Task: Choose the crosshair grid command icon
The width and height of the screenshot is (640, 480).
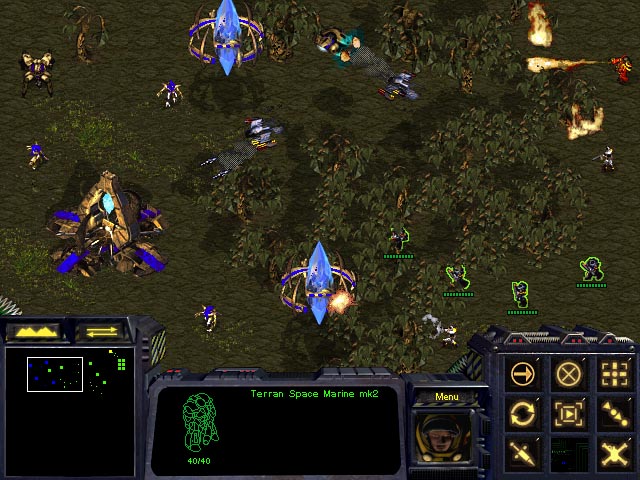Action: click(x=613, y=374)
